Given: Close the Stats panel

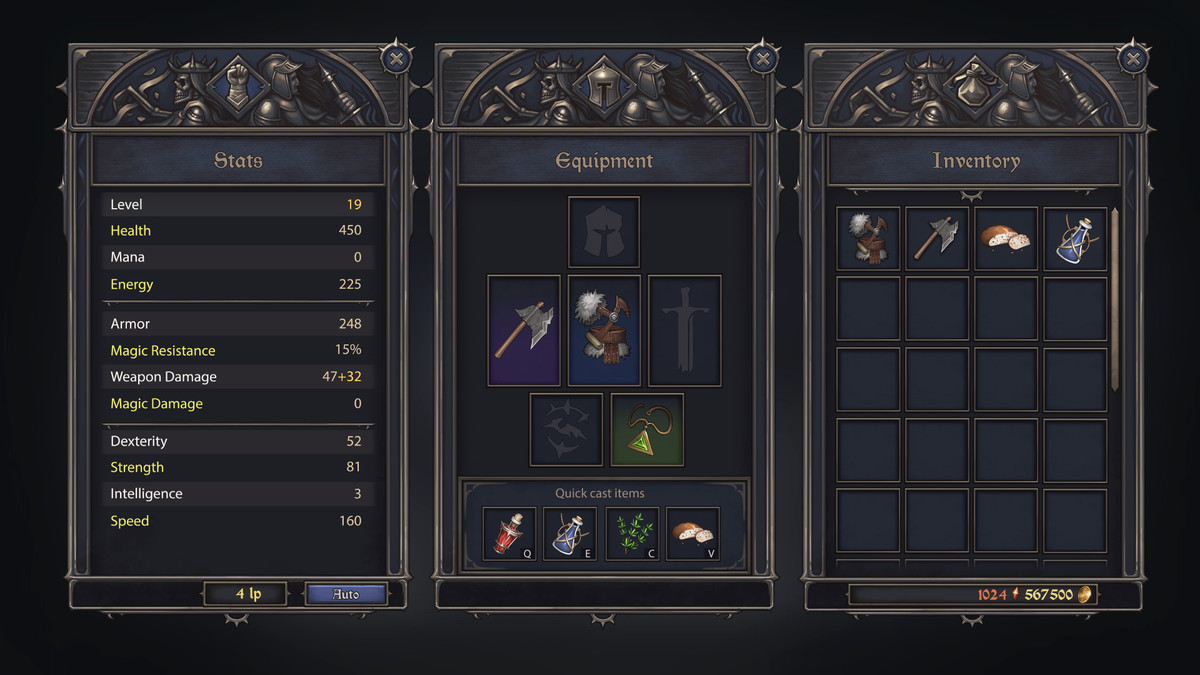Looking at the screenshot, I should pos(395,58).
